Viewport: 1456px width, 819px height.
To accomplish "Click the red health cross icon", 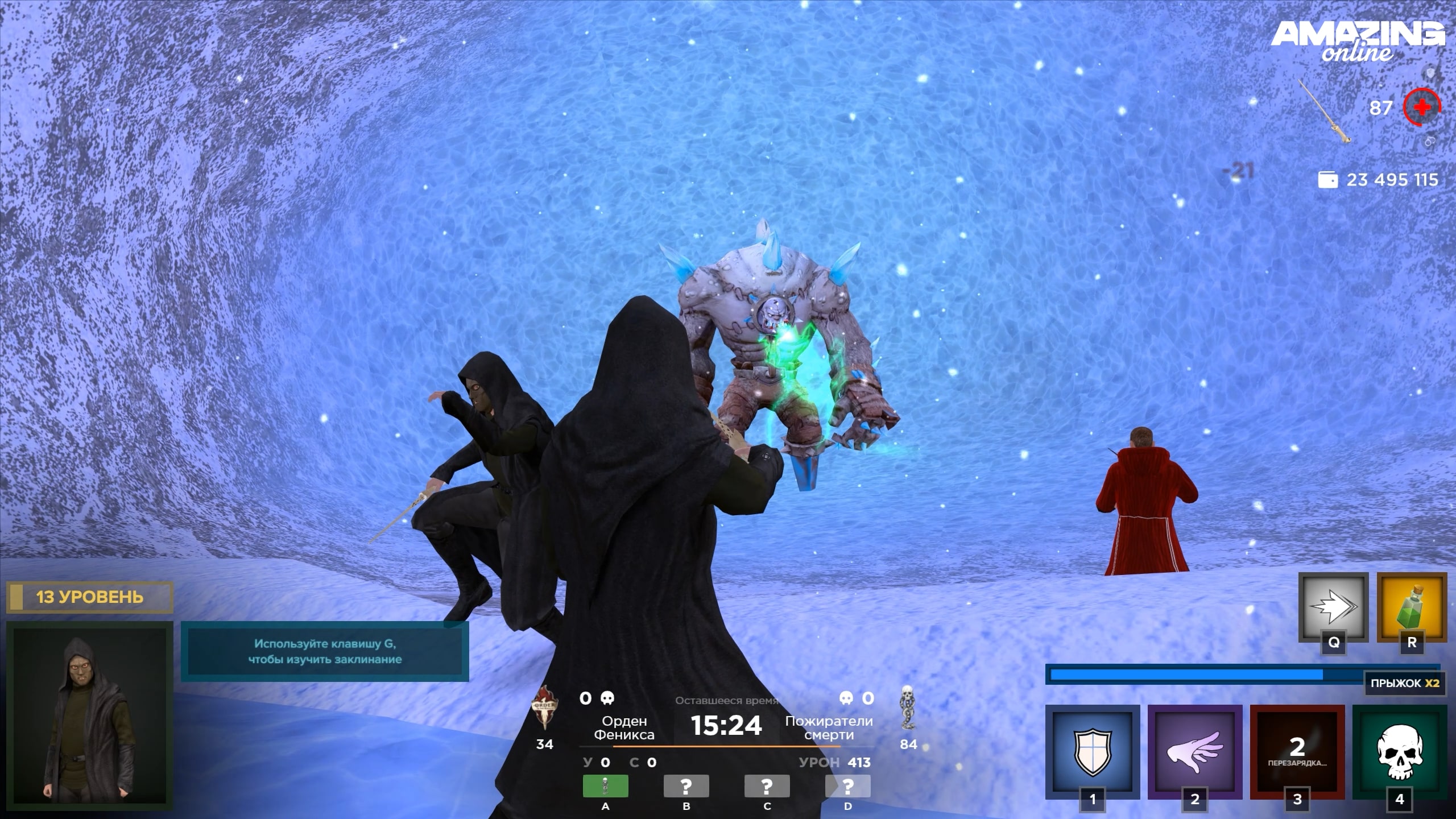I will 1421,107.
